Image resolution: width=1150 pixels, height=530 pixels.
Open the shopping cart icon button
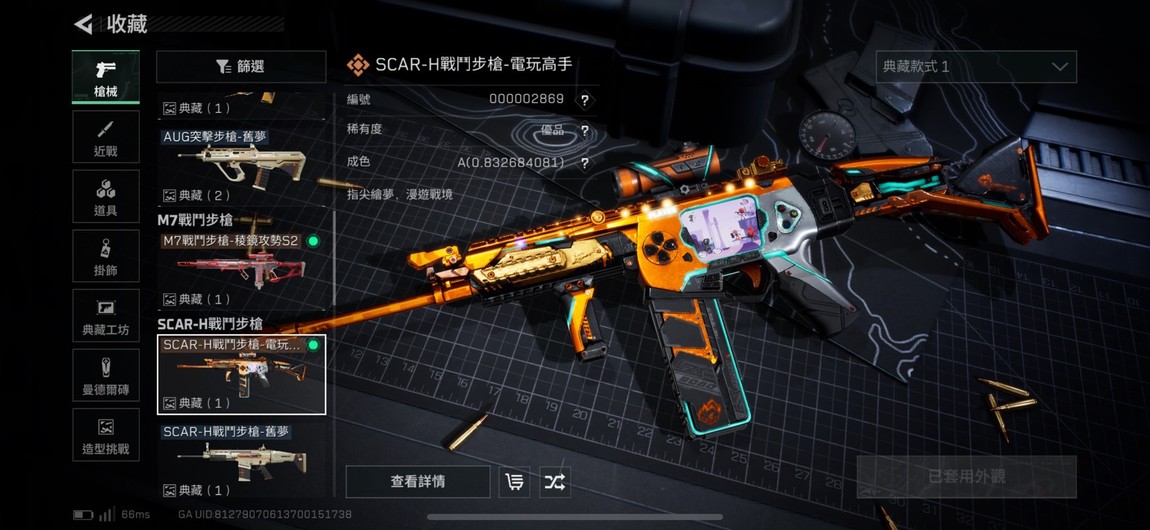[x=515, y=482]
